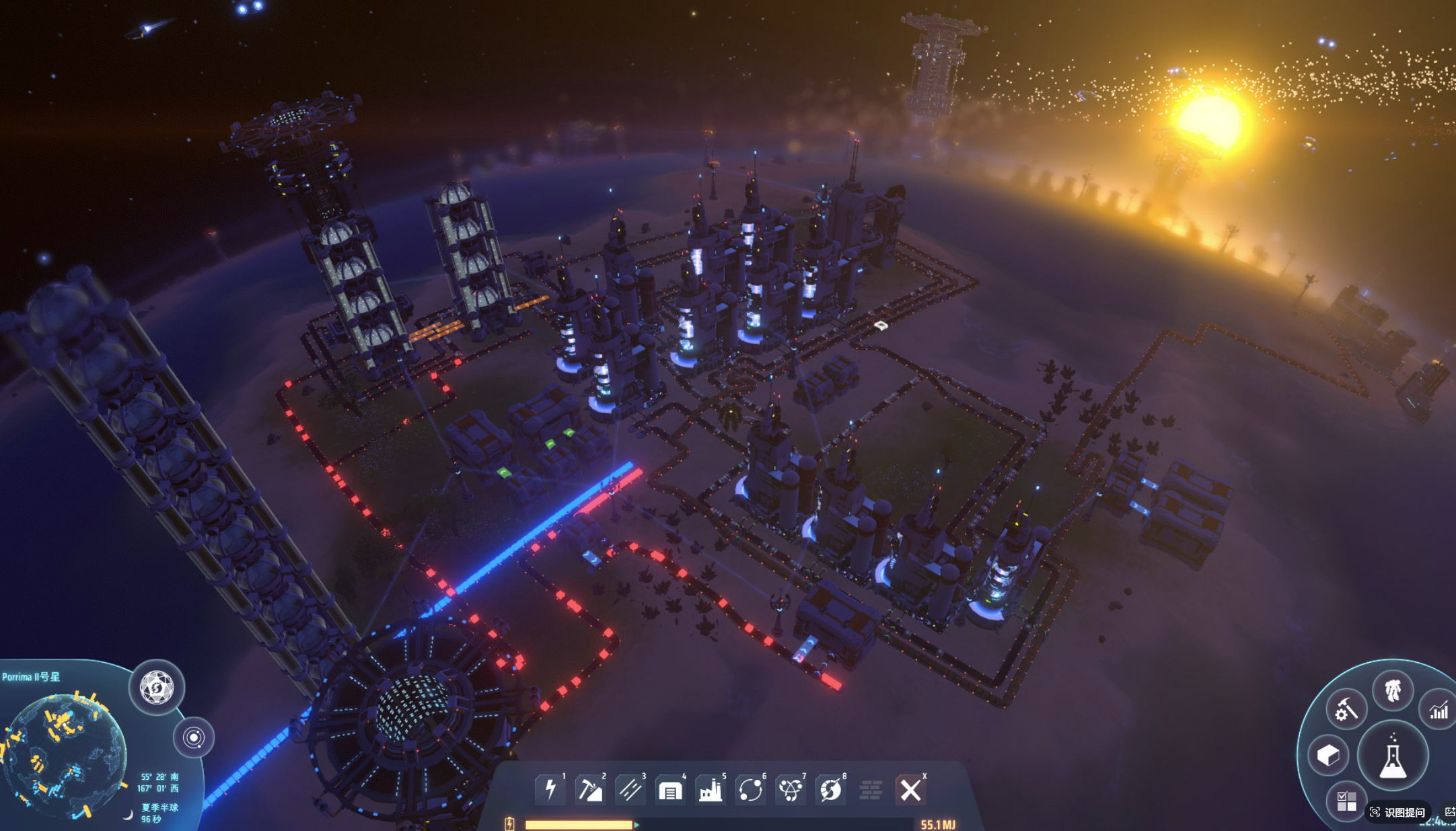The height and width of the screenshot is (831, 1456).
Task: Choose the conveyor belt build category
Action: point(630,789)
